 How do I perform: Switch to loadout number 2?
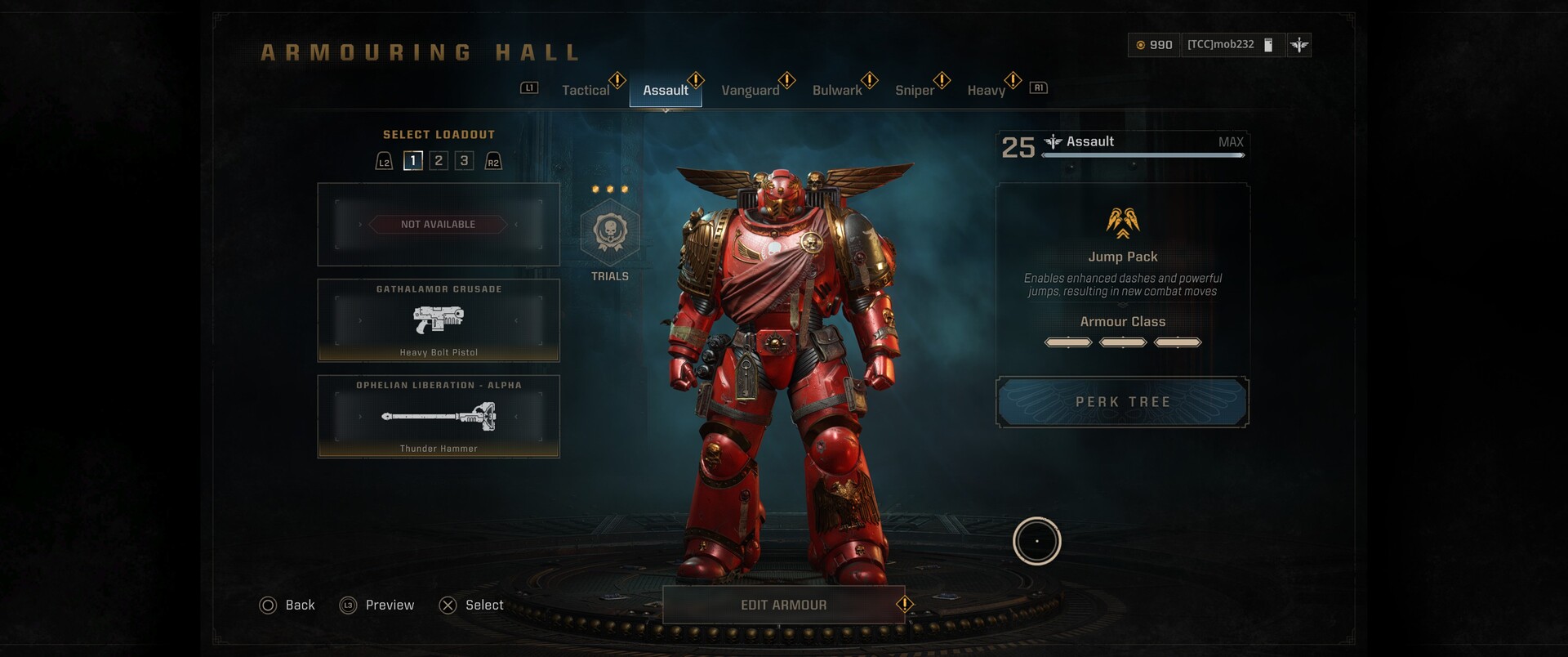(x=439, y=161)
